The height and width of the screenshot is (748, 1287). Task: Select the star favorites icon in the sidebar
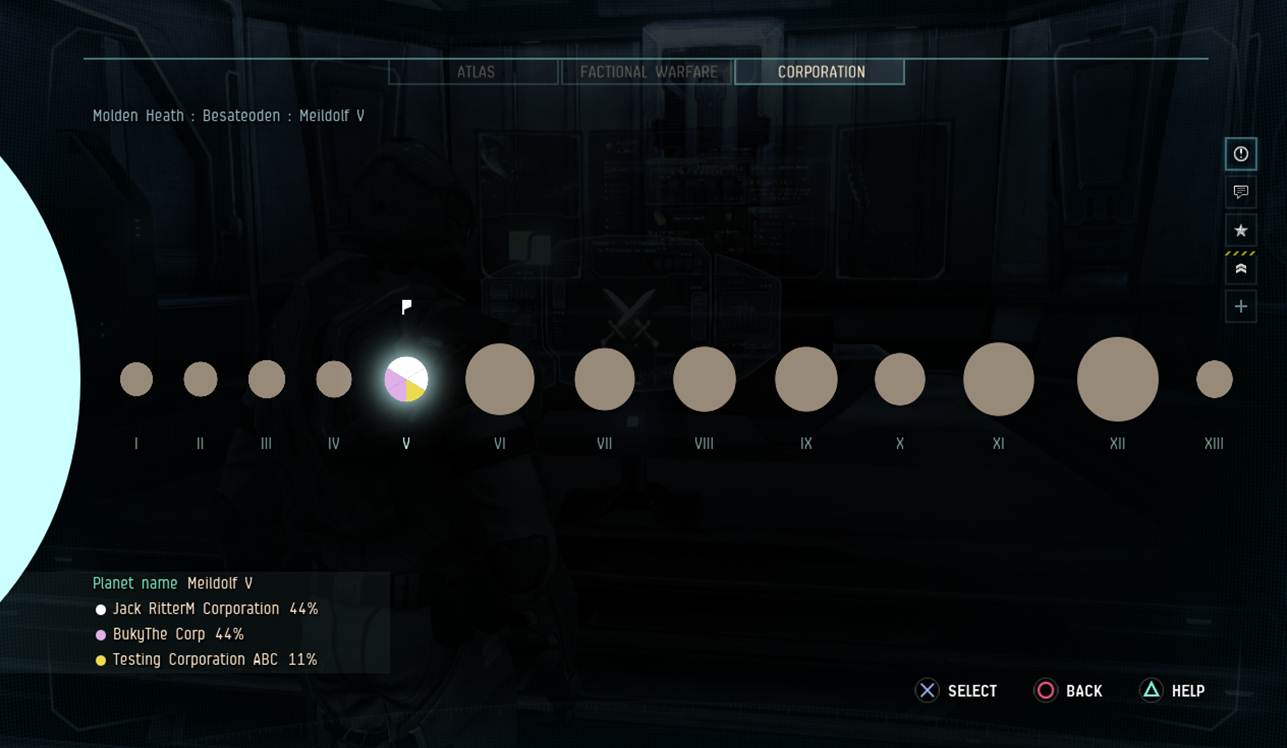click(1240, 230)
